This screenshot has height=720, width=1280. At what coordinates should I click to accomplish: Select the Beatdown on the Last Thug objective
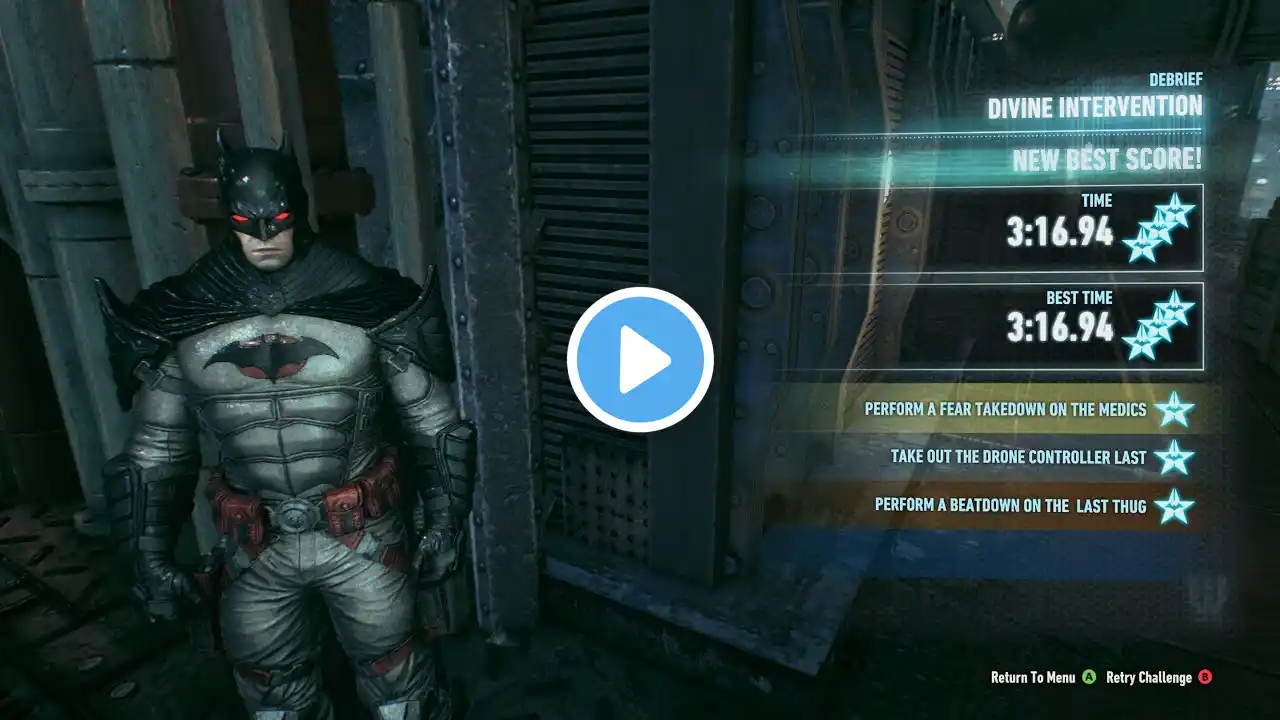[x=1010, y=505]
